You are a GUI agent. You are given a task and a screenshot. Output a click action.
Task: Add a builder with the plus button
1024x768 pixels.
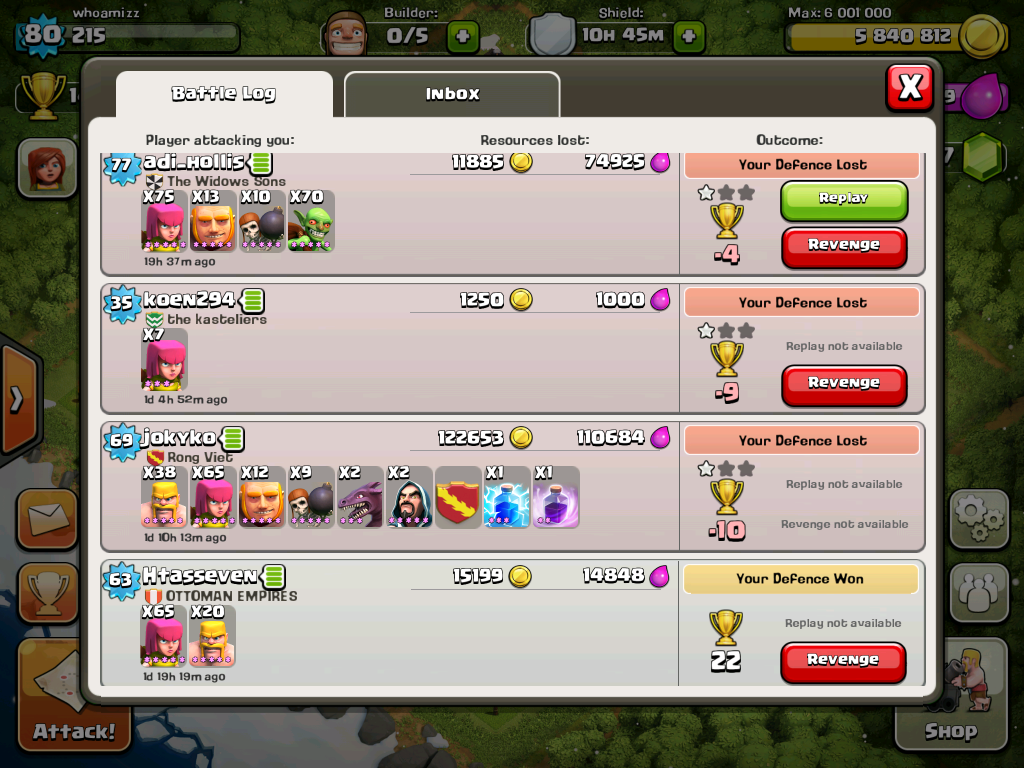462,37
